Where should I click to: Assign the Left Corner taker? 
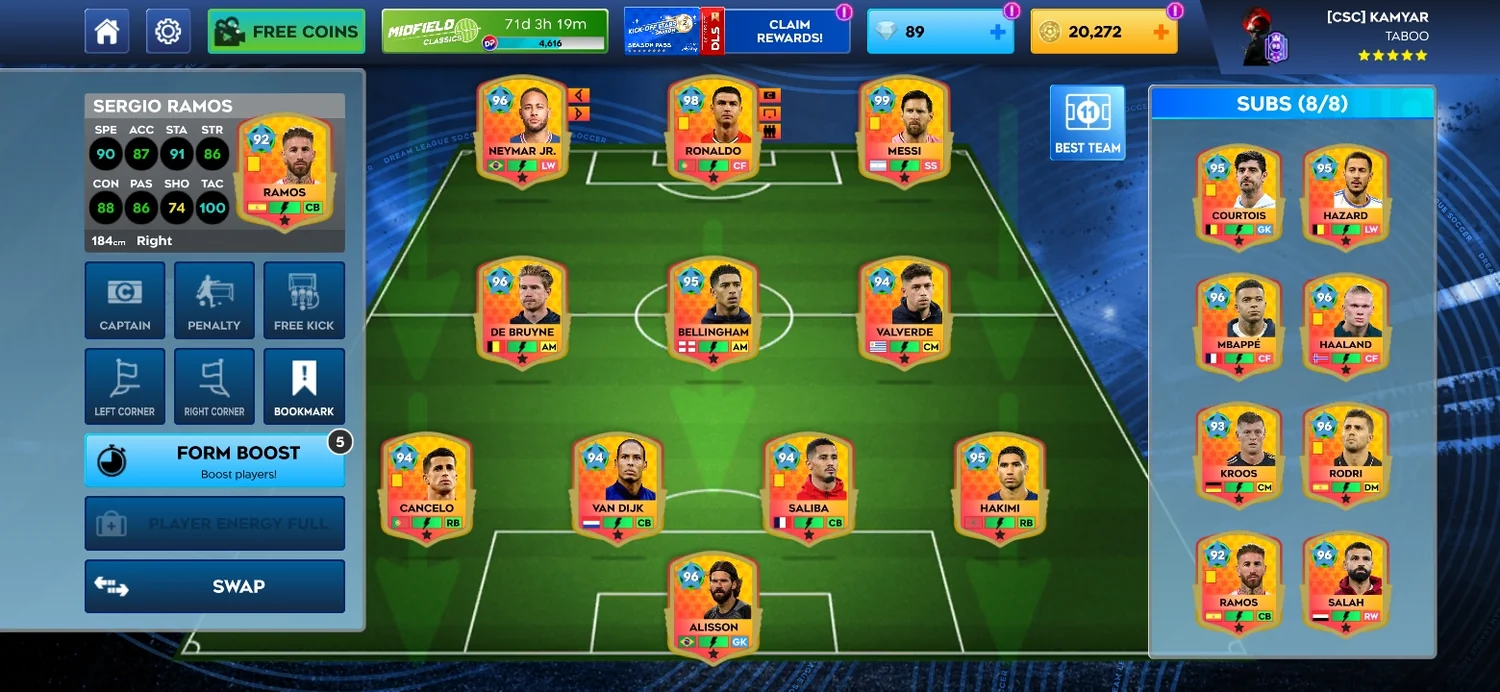pos(125,387)
